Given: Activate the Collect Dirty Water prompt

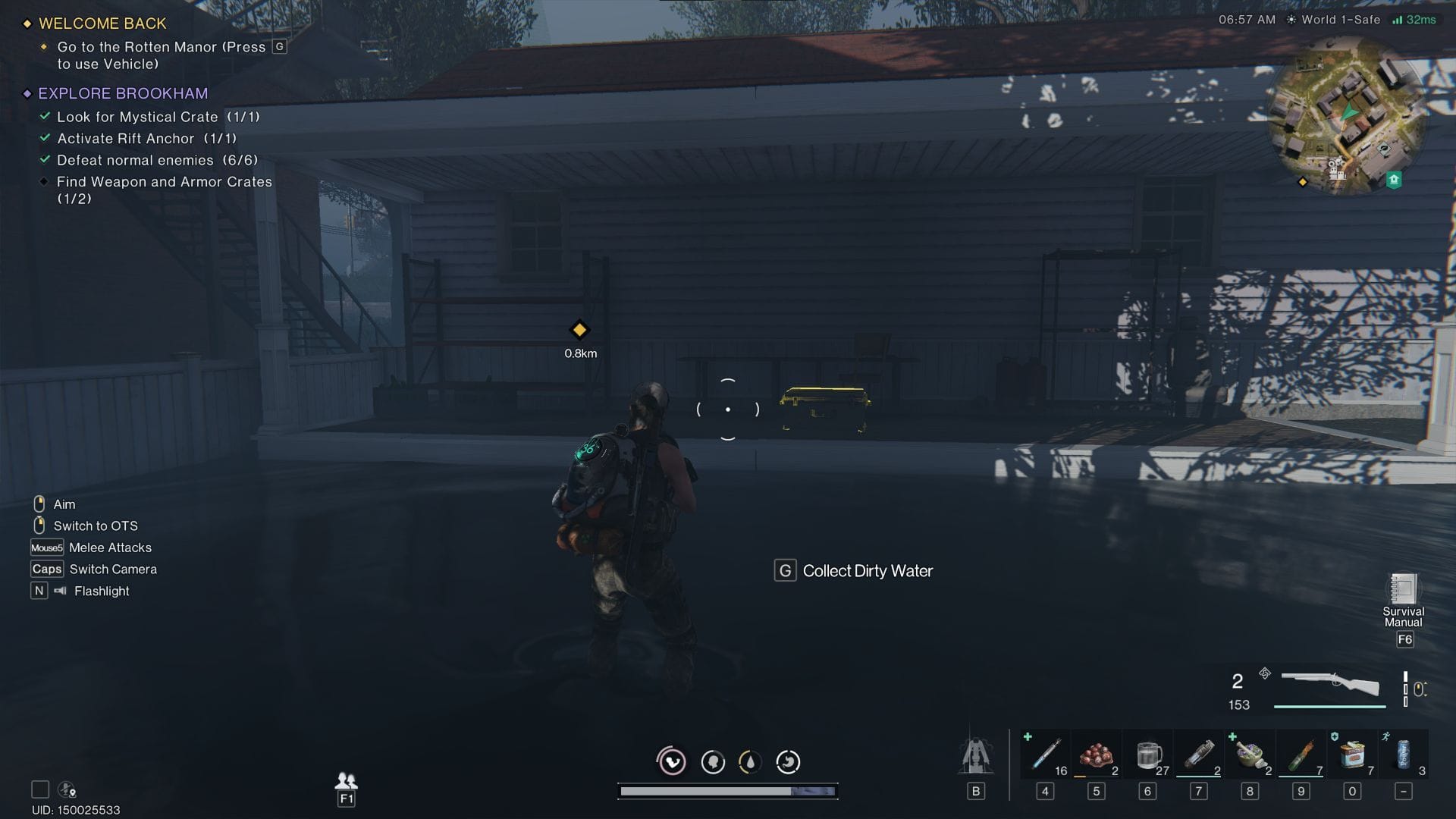Looking at the screenshot, I should (x=852, y=570).
